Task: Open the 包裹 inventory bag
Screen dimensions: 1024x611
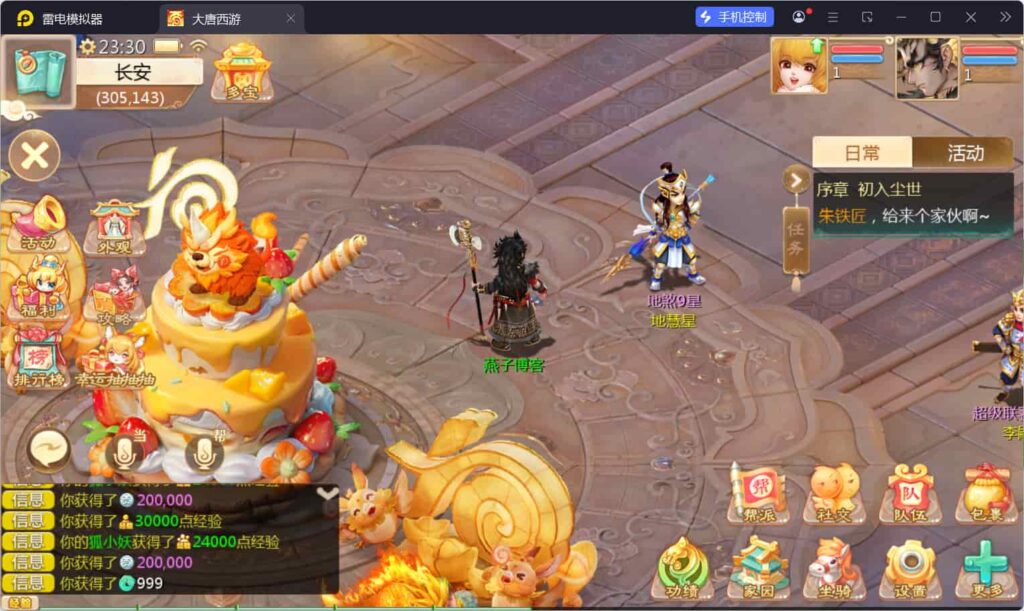Action: click(x=986, y=492)
